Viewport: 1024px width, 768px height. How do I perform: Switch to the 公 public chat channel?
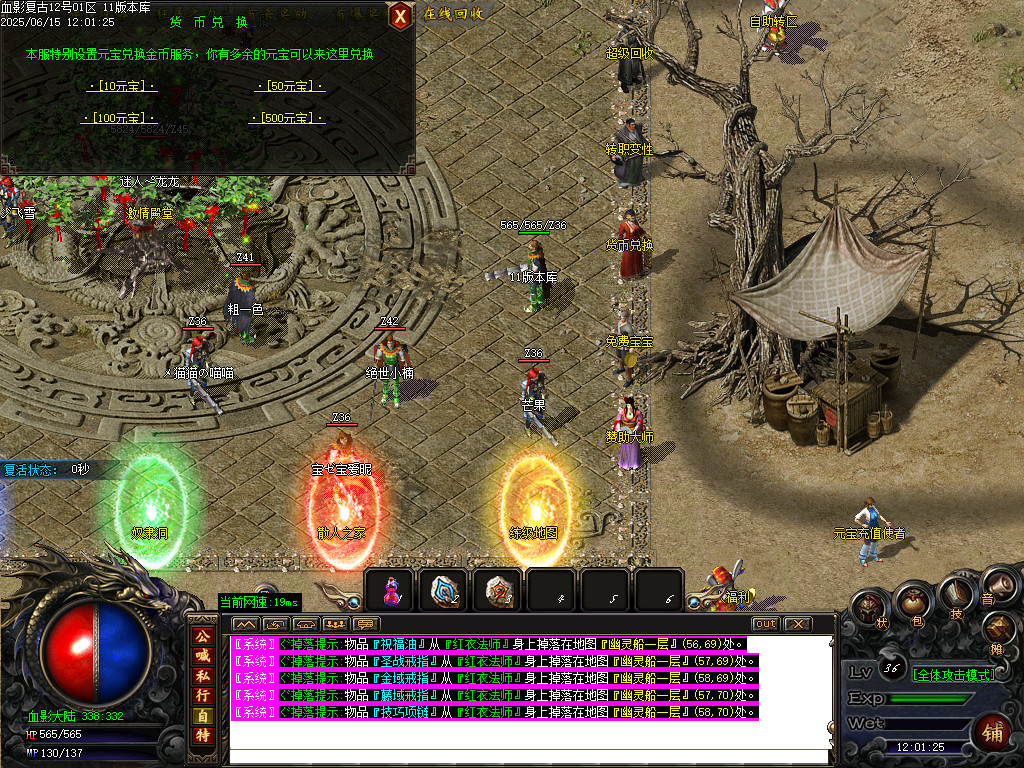(x=202, y=636)
